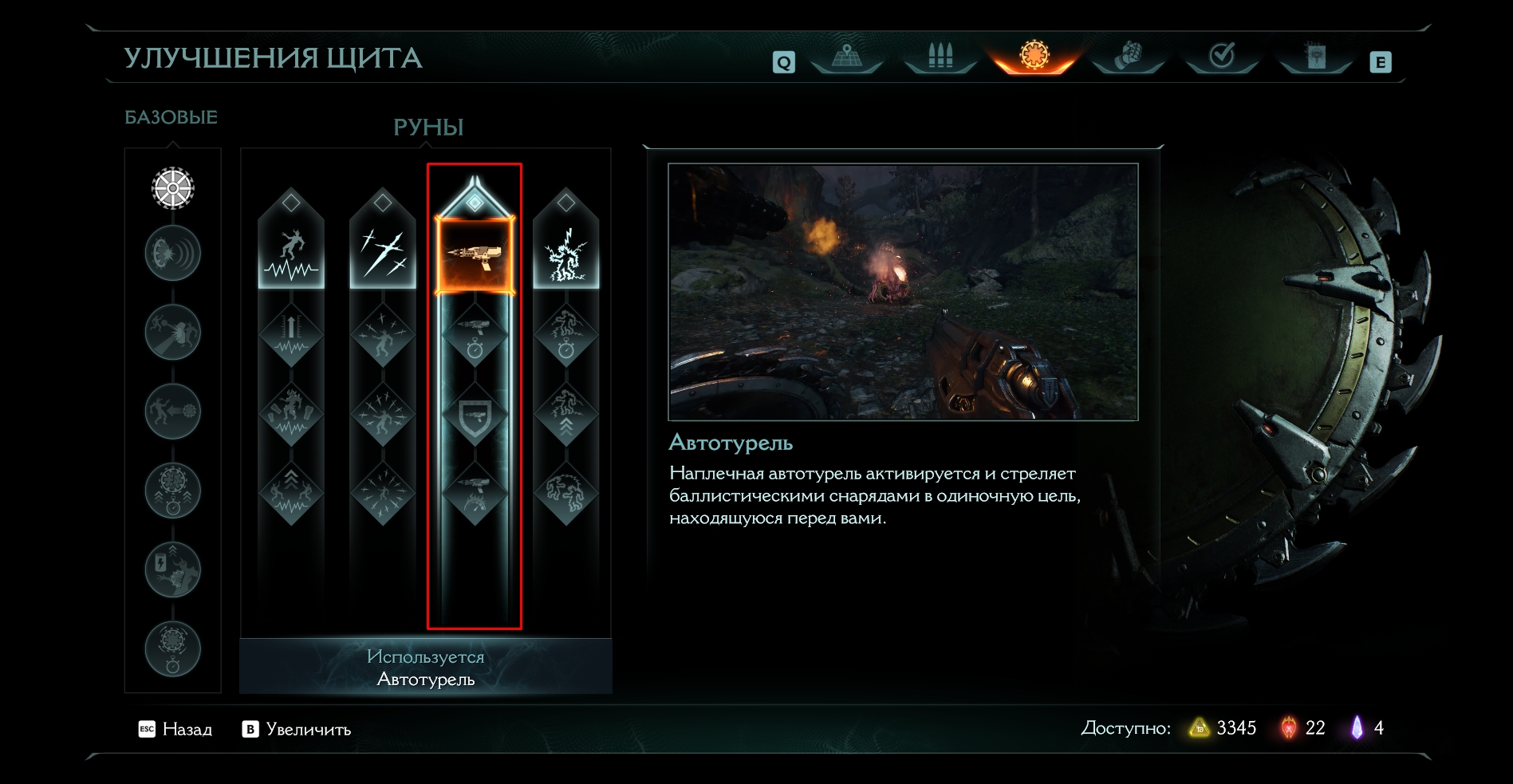Select the shockwave demon rune
The image size is (1513, 784).
coord(291,254)
